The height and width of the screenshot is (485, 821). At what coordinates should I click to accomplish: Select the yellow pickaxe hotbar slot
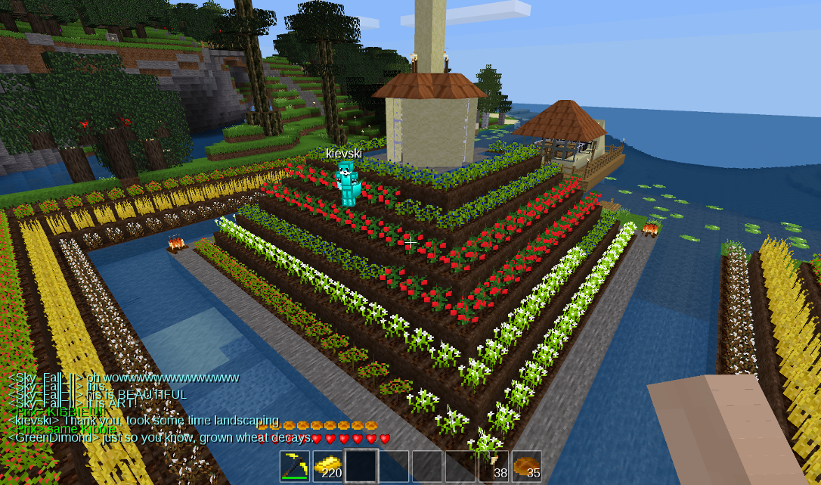click(x=294, y=466)
